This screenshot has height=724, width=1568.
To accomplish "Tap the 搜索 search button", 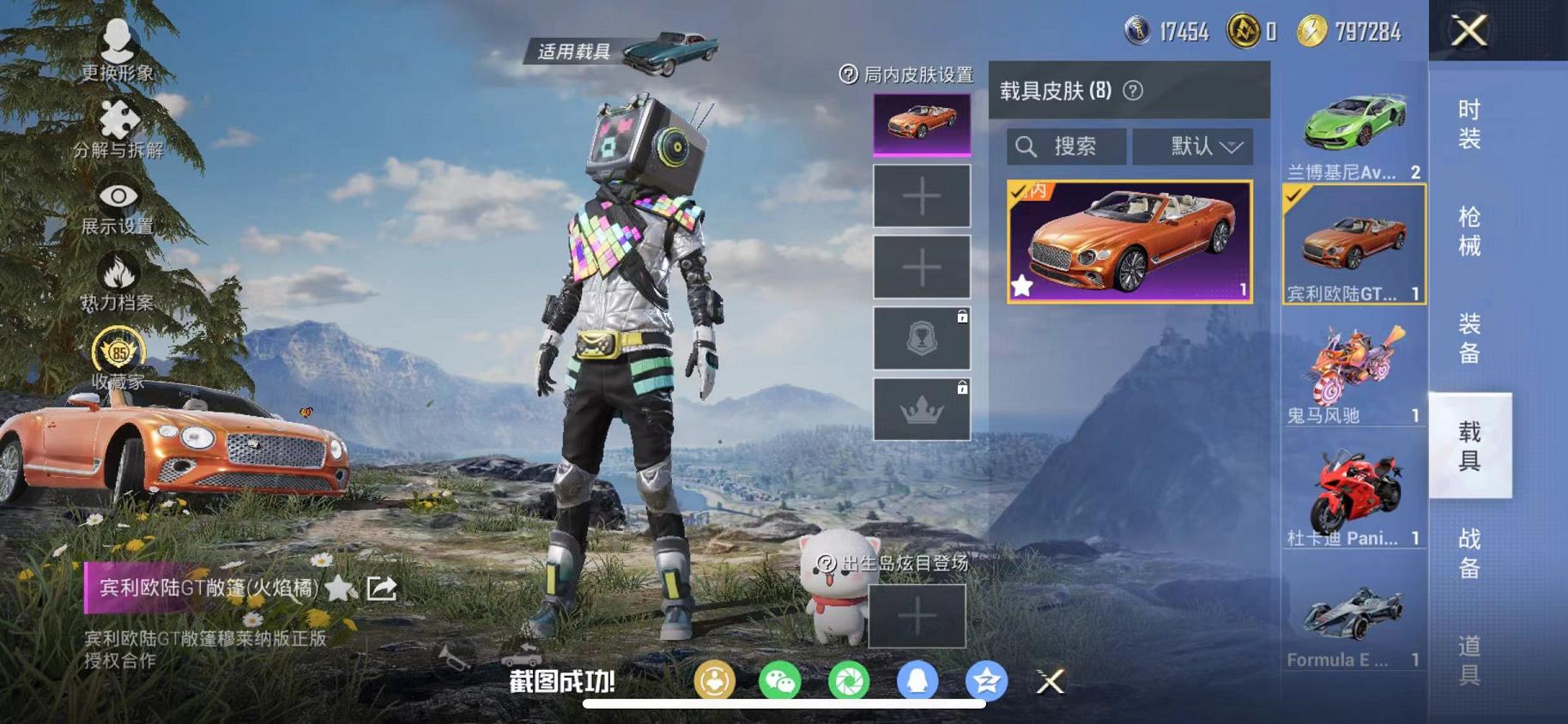I will [1067, 146].
